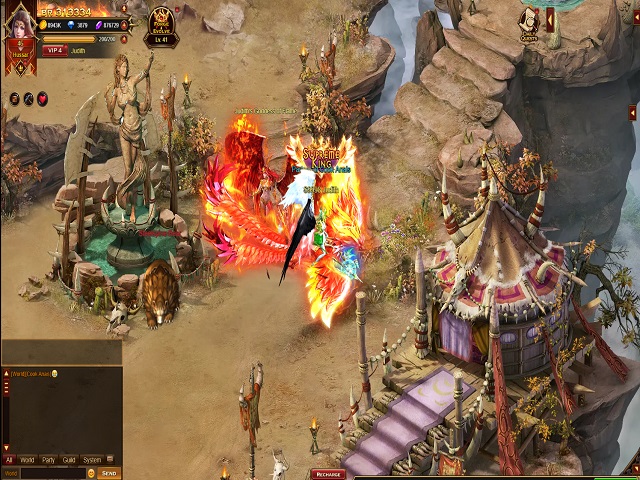Switch chat to the Party tab

[x=48, y=460]
